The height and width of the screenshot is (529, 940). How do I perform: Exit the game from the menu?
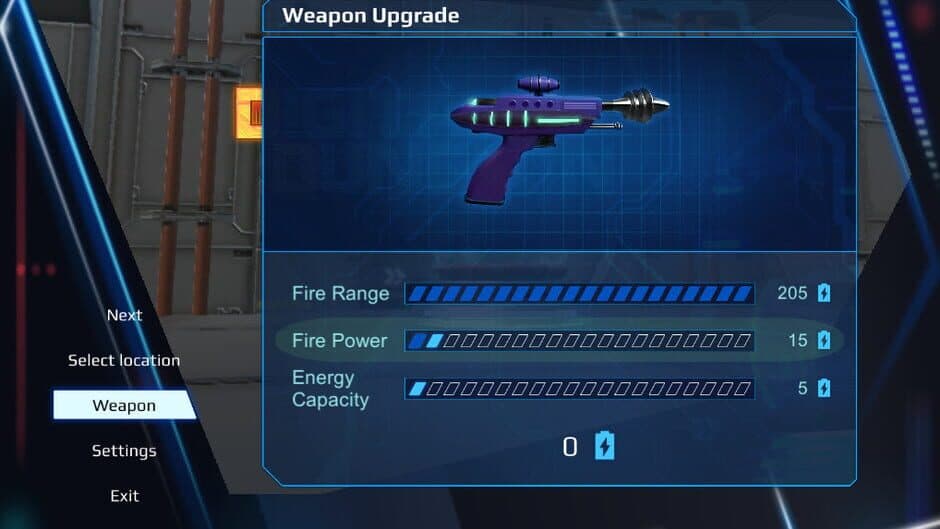[124, 496]
